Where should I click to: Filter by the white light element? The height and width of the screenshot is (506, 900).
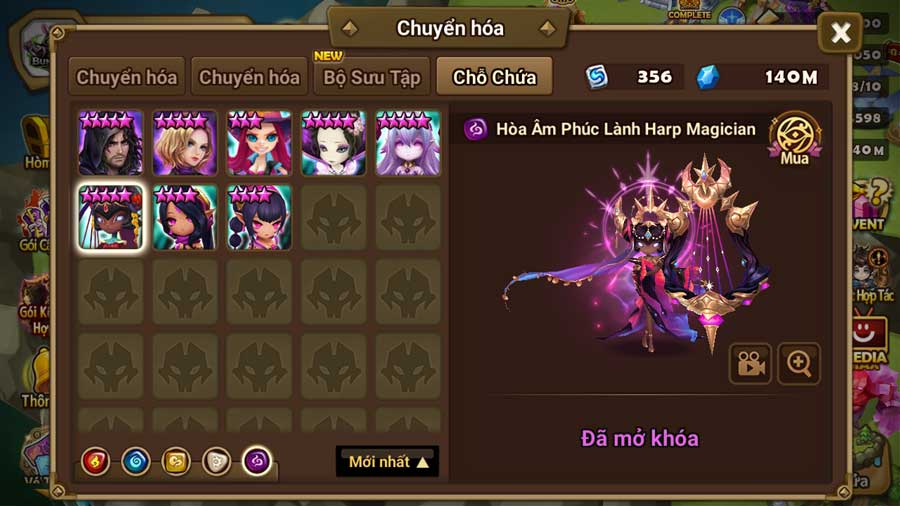216,461
